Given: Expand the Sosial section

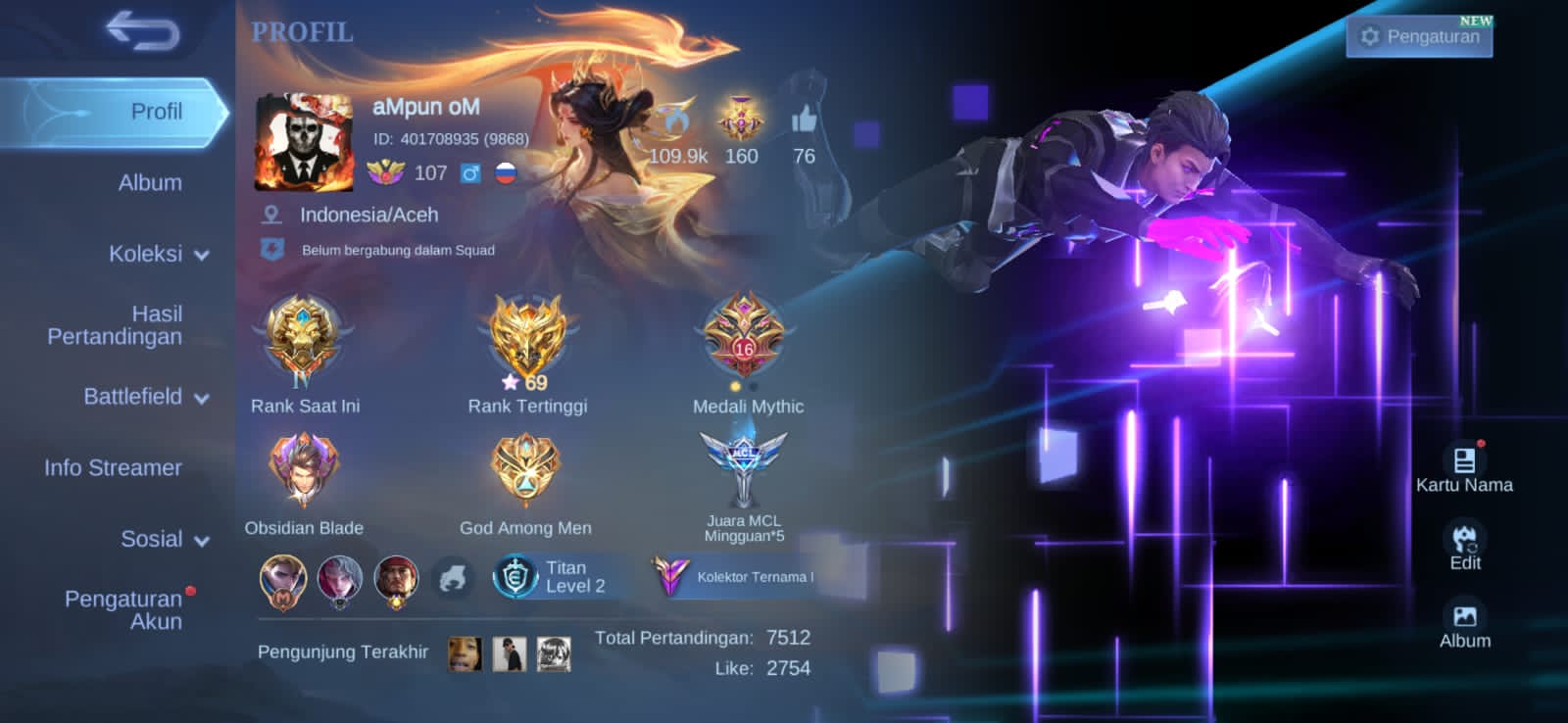Looking at the screenshot, I should coord(164,539).
